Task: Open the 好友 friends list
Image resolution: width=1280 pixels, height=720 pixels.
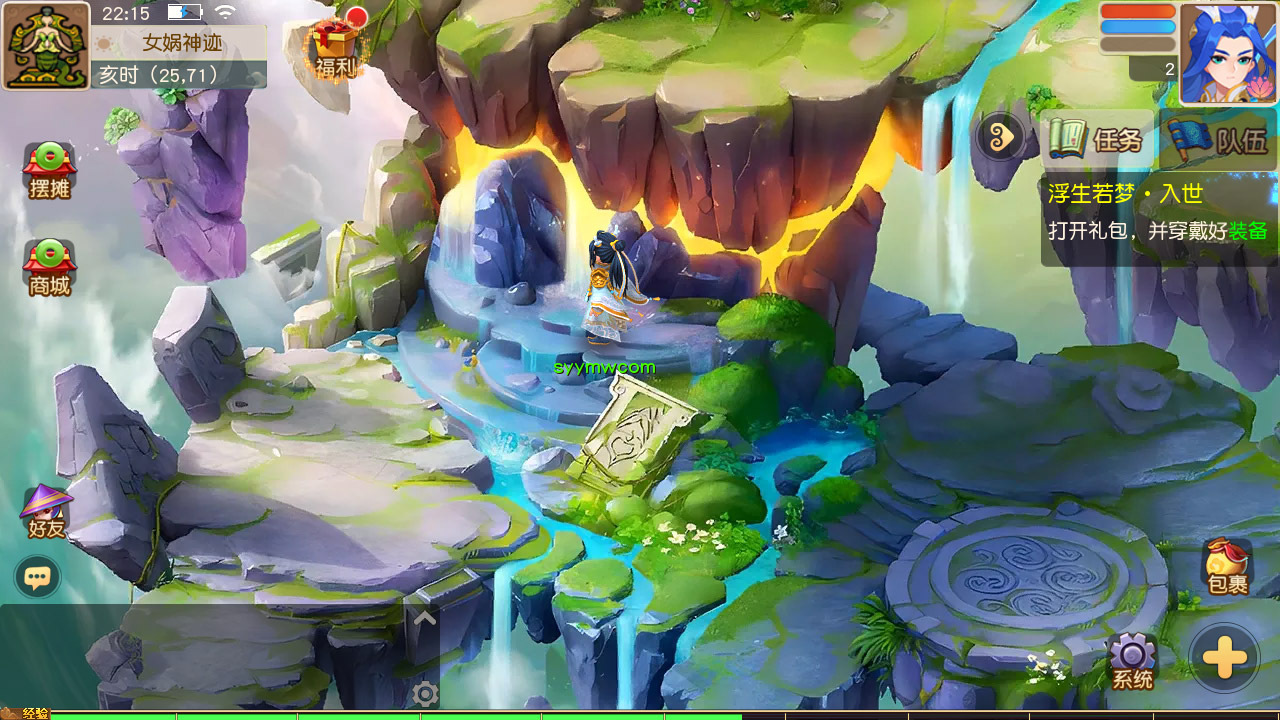Action: pos(46,511)
